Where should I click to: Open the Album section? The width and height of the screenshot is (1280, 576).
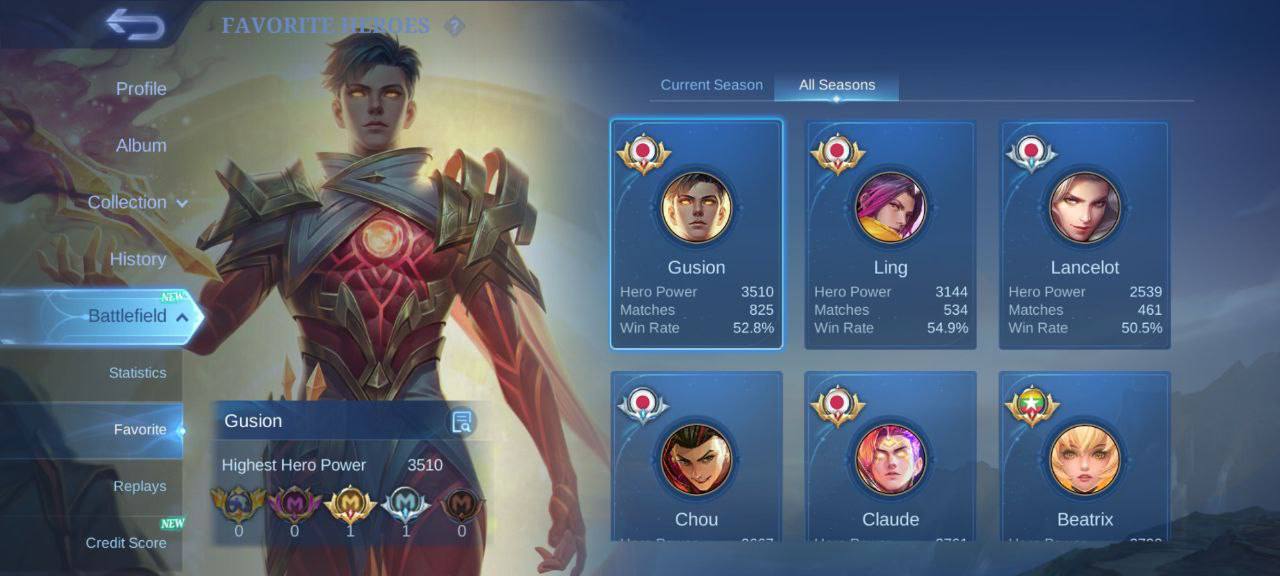(x=141, y=146)
